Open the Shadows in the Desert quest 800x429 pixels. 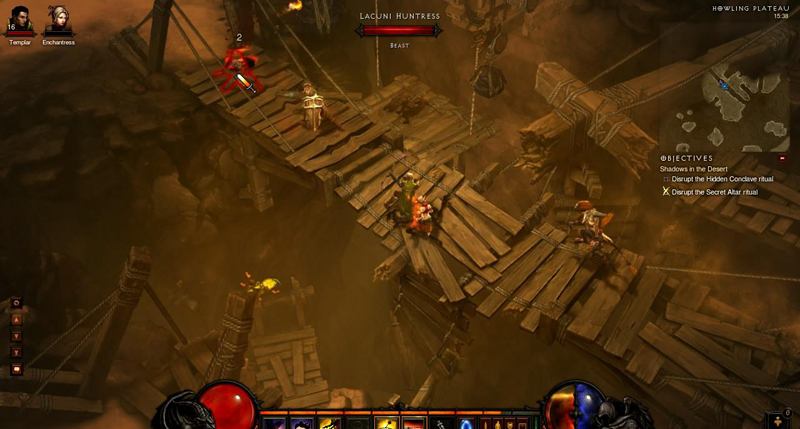coord(693,169)
